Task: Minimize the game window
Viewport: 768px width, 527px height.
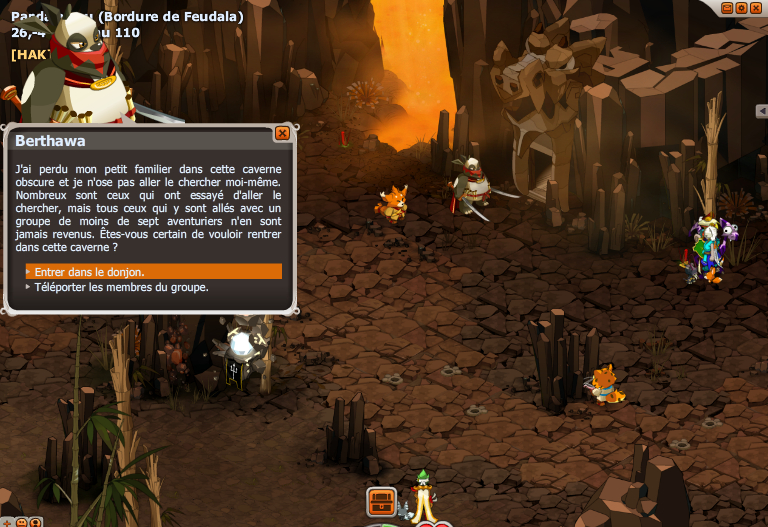Action: point(727,7)
